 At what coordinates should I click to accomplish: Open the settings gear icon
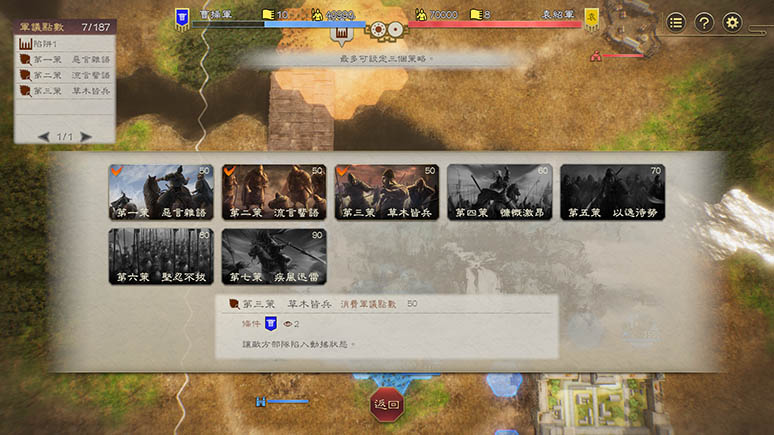733,22
